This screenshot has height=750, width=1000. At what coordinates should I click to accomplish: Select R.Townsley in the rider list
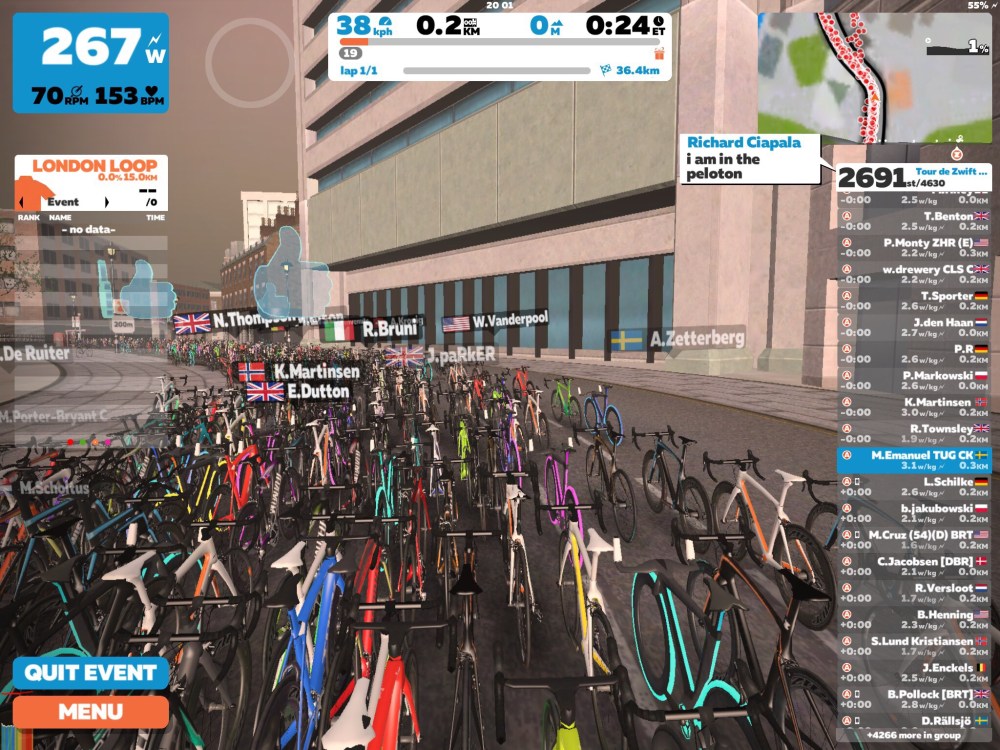tap(913, 434)
